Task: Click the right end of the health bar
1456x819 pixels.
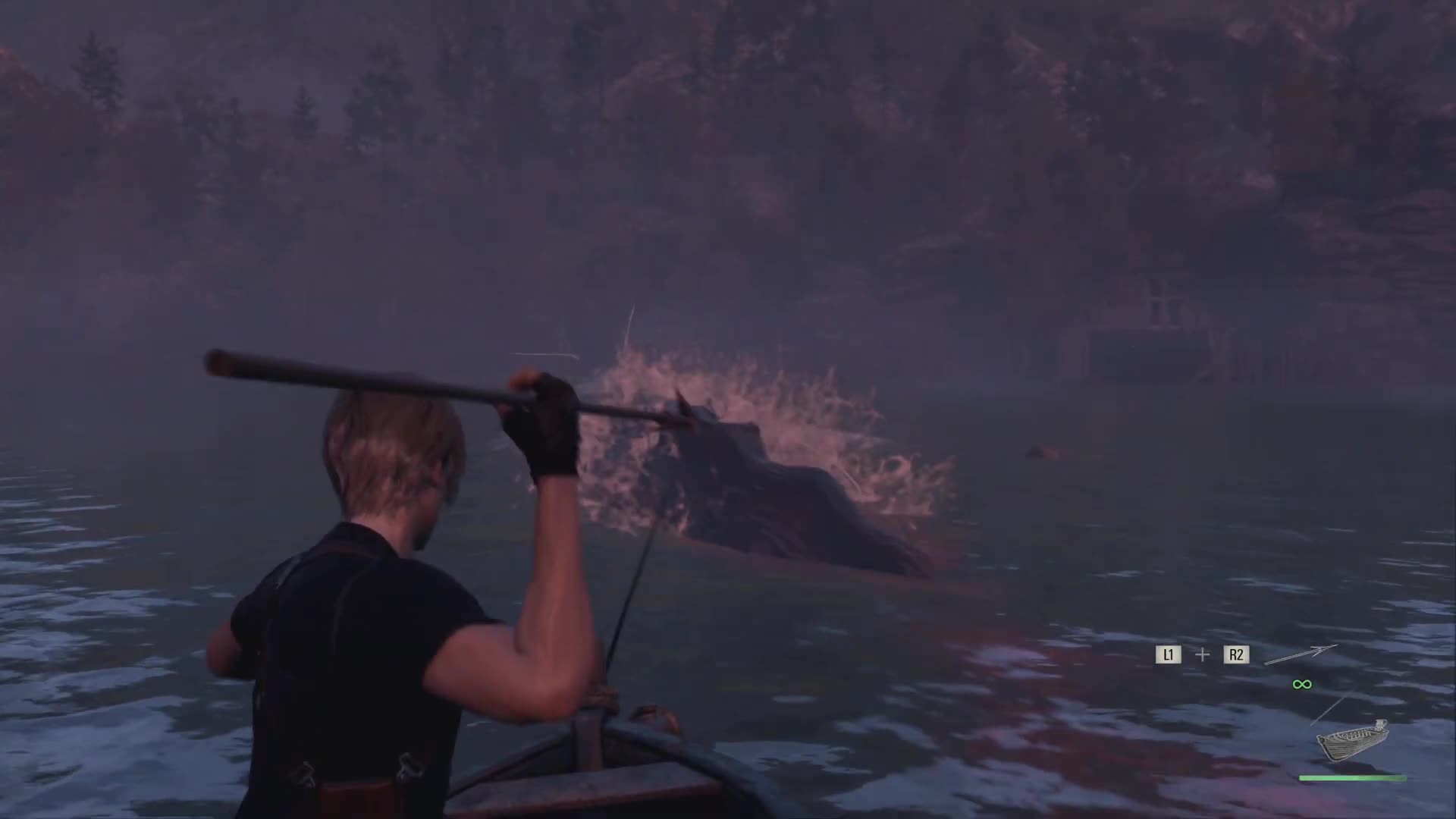Action: coord(1403,777)
